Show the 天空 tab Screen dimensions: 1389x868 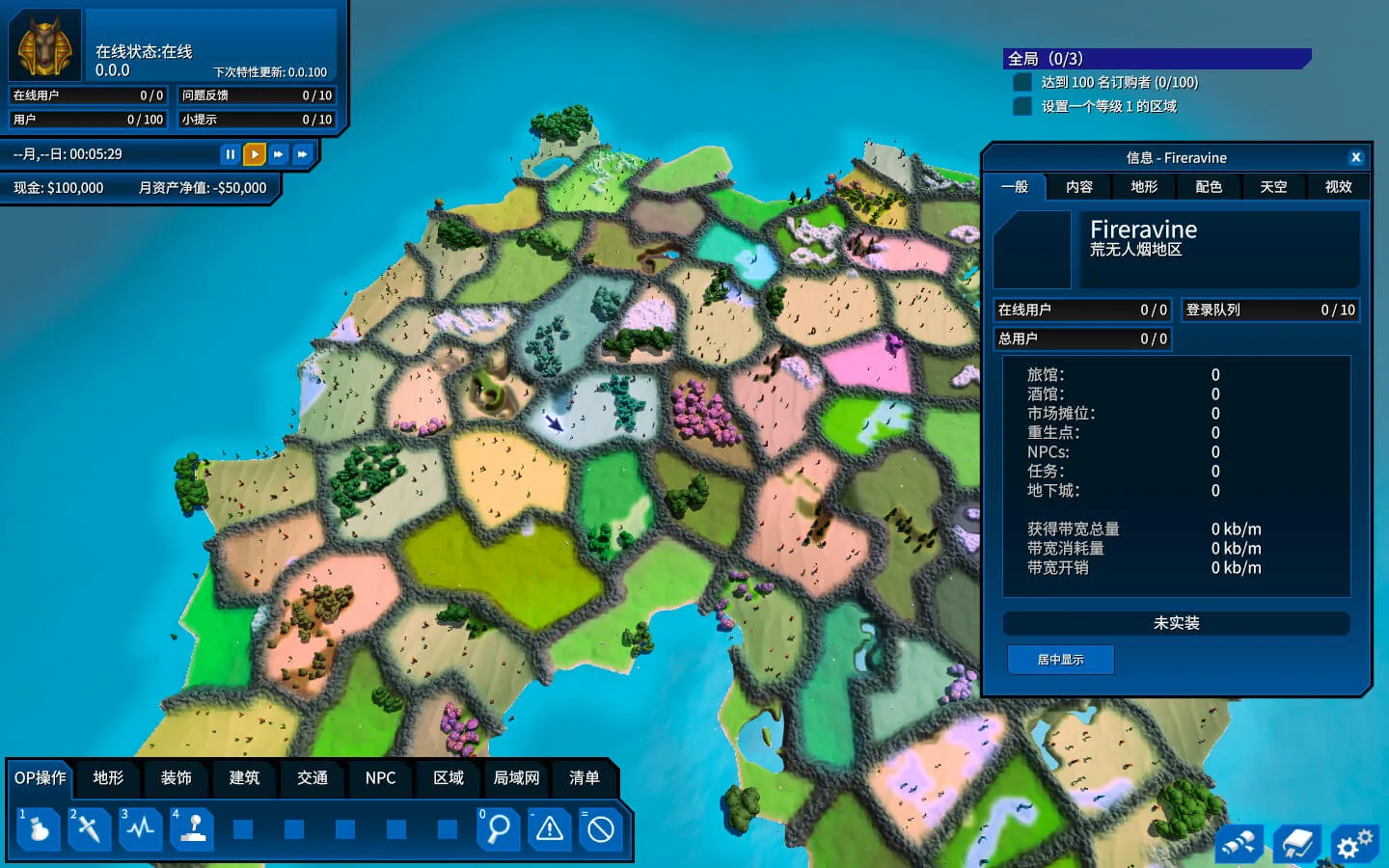pyautogui.click(x=1273, y=187)
